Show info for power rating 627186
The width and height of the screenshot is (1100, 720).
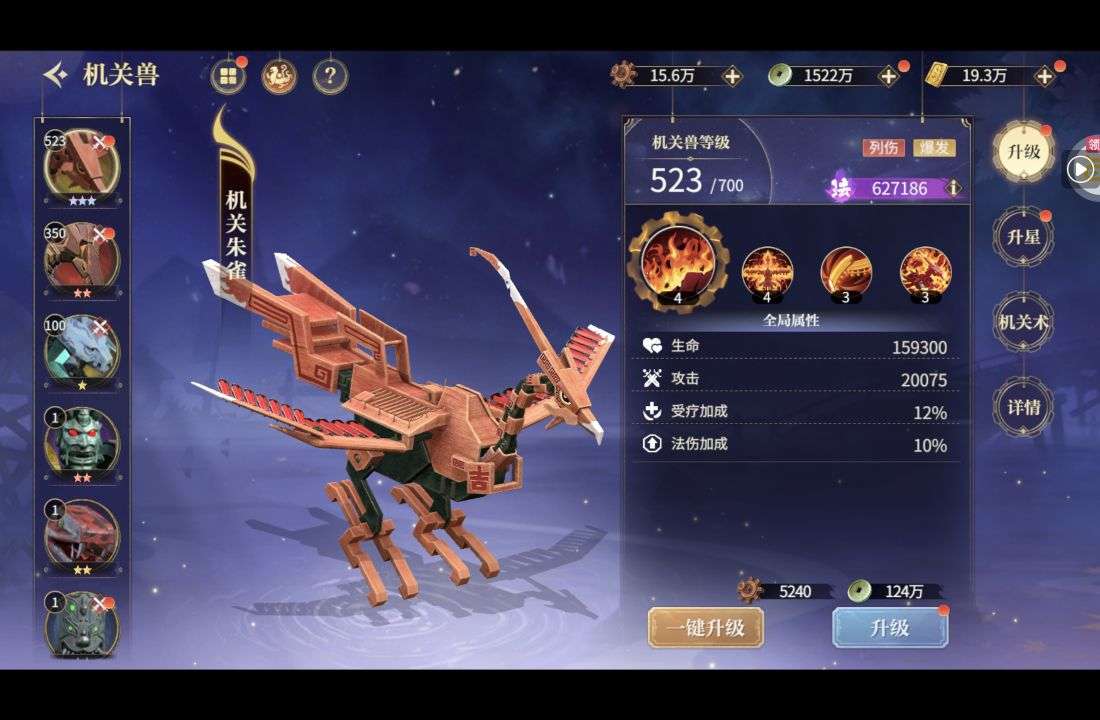[954, 188]
